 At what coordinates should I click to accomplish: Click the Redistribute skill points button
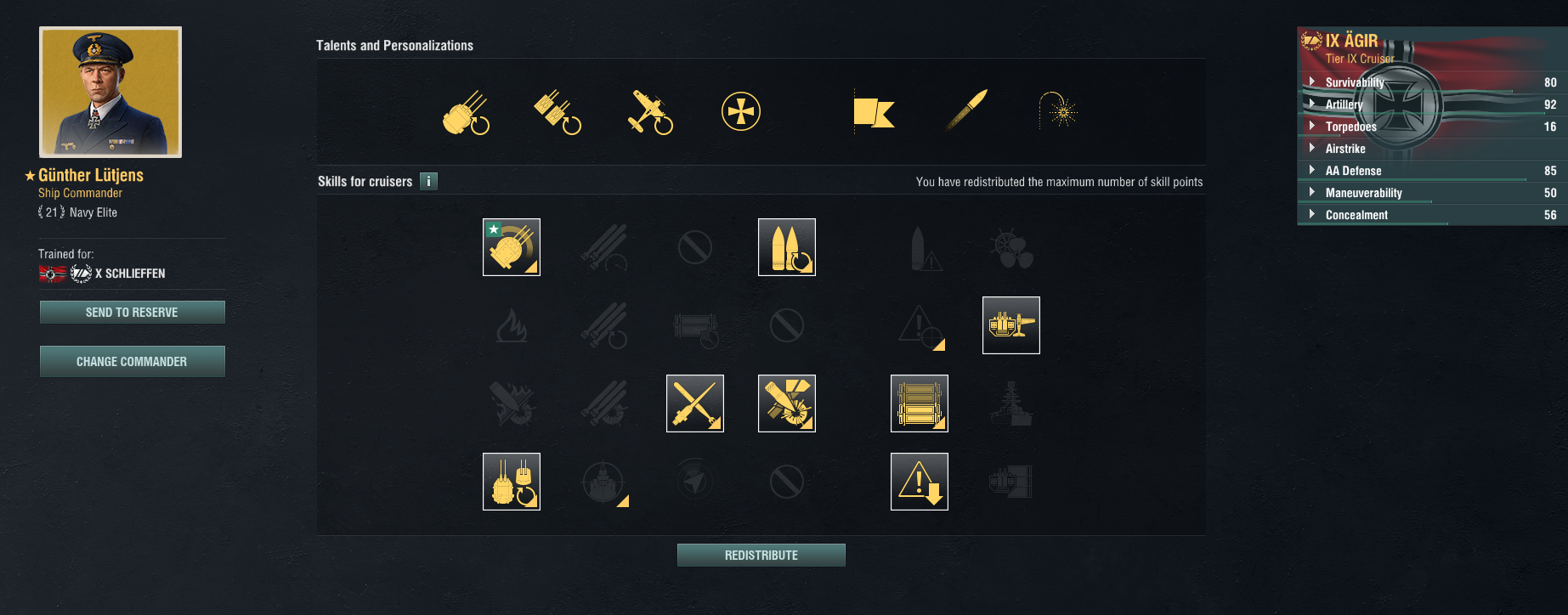click(761, 556)
